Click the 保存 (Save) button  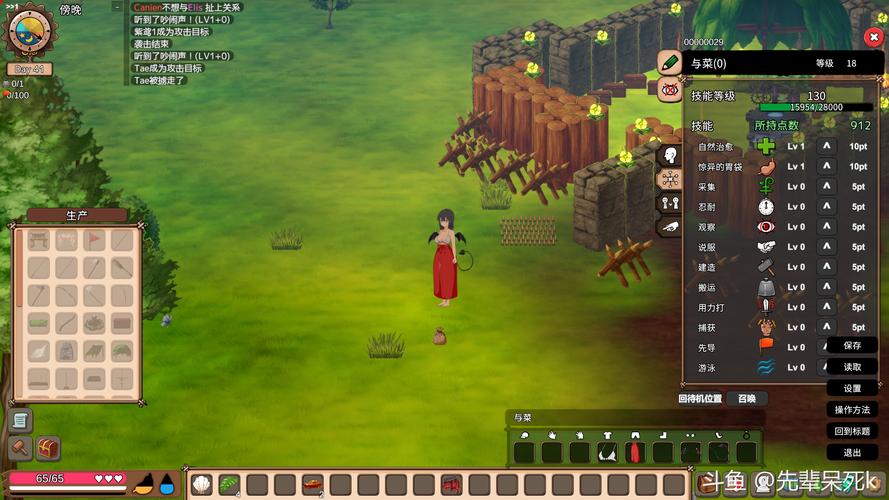[852, 345]
